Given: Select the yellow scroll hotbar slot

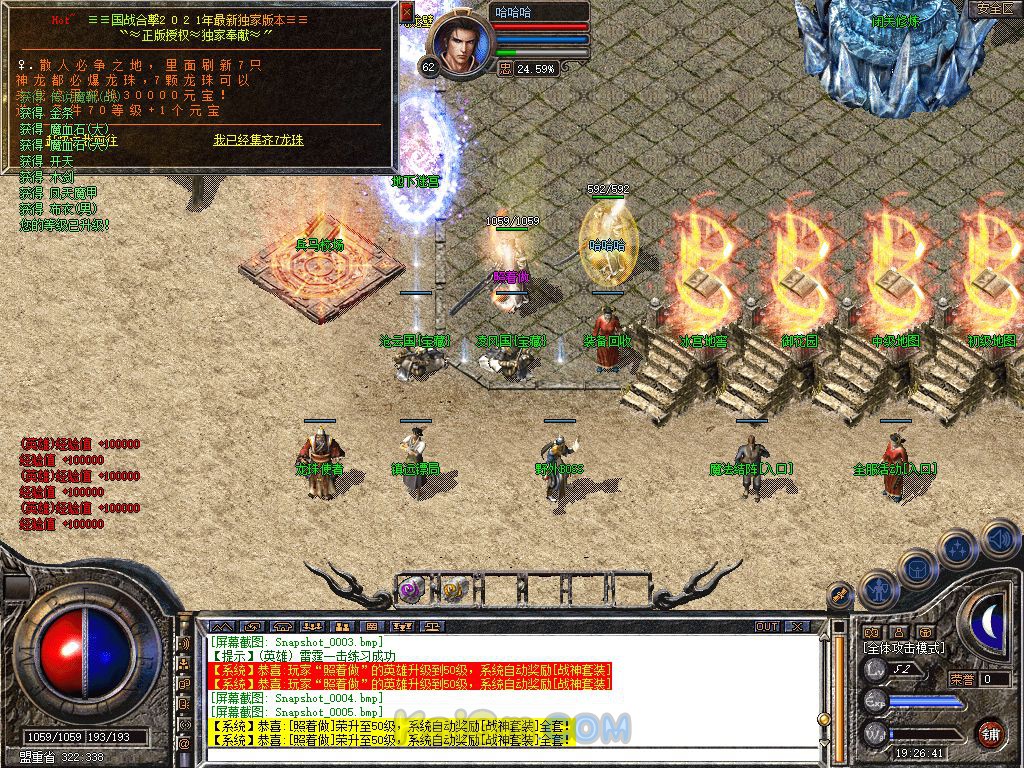Looking at the screenshot, I should (455, 589).
